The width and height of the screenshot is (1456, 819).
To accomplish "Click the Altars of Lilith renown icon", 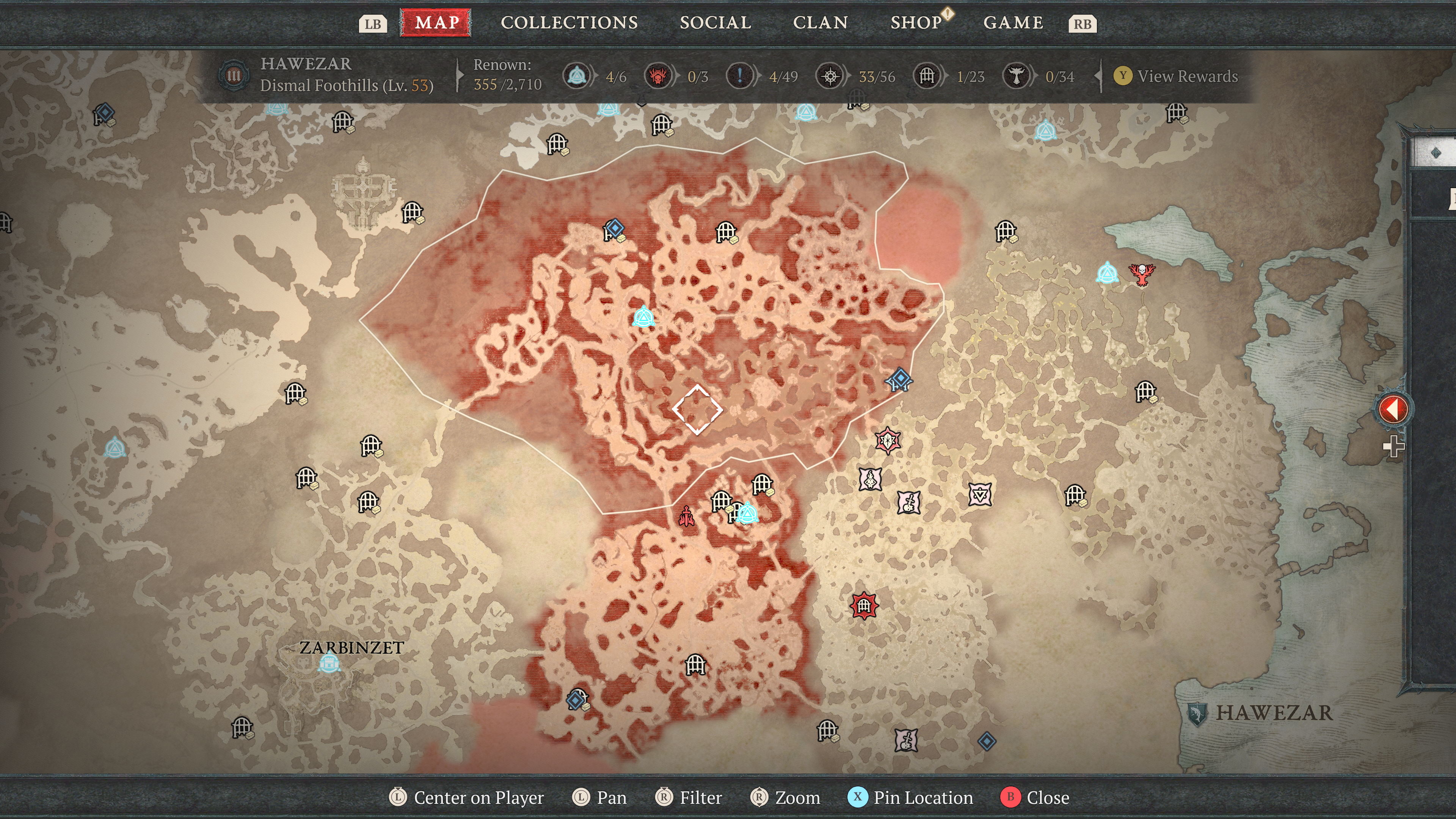I will click(1016, 76).
